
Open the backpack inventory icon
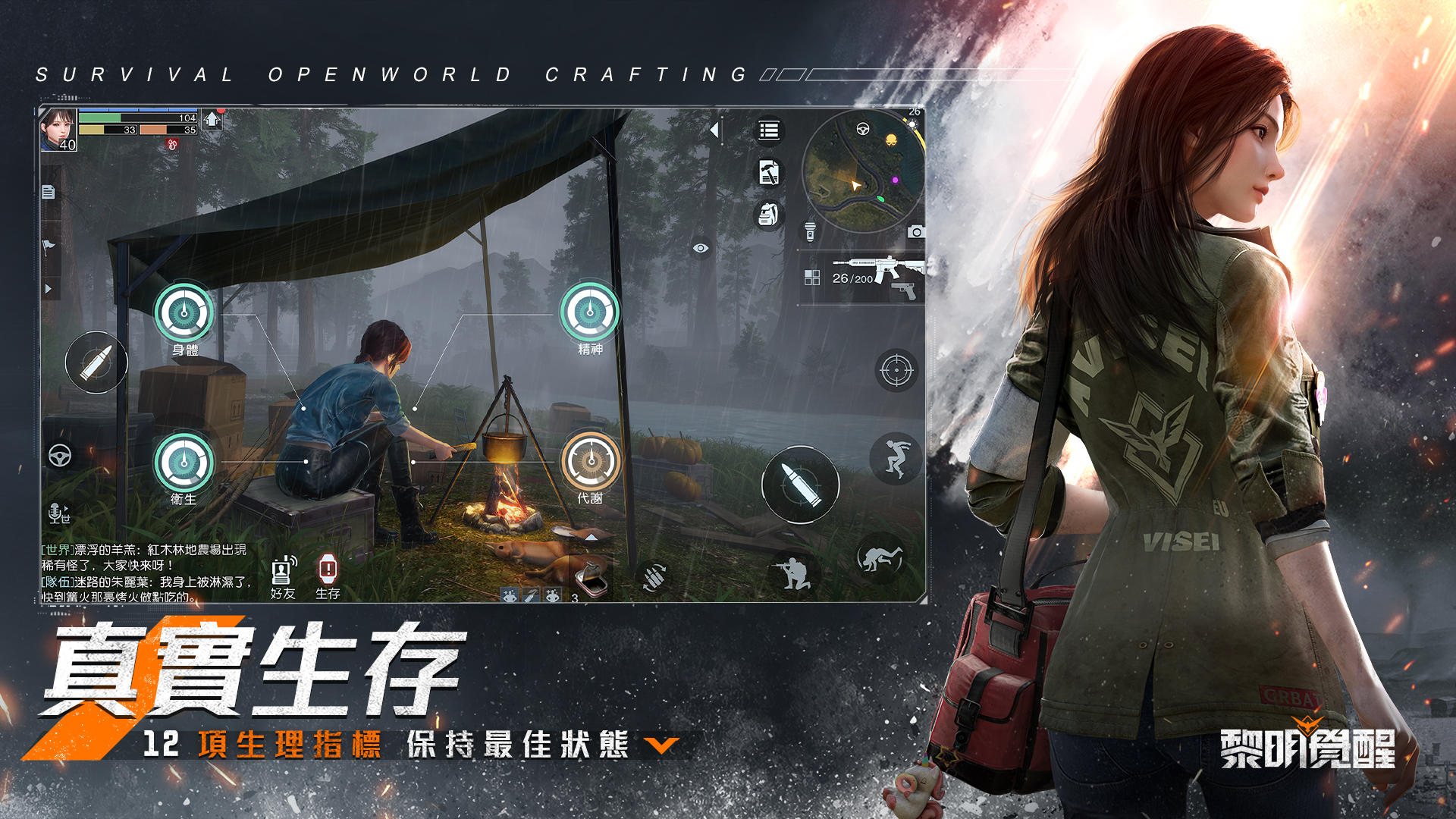click(x=769, y=213)
